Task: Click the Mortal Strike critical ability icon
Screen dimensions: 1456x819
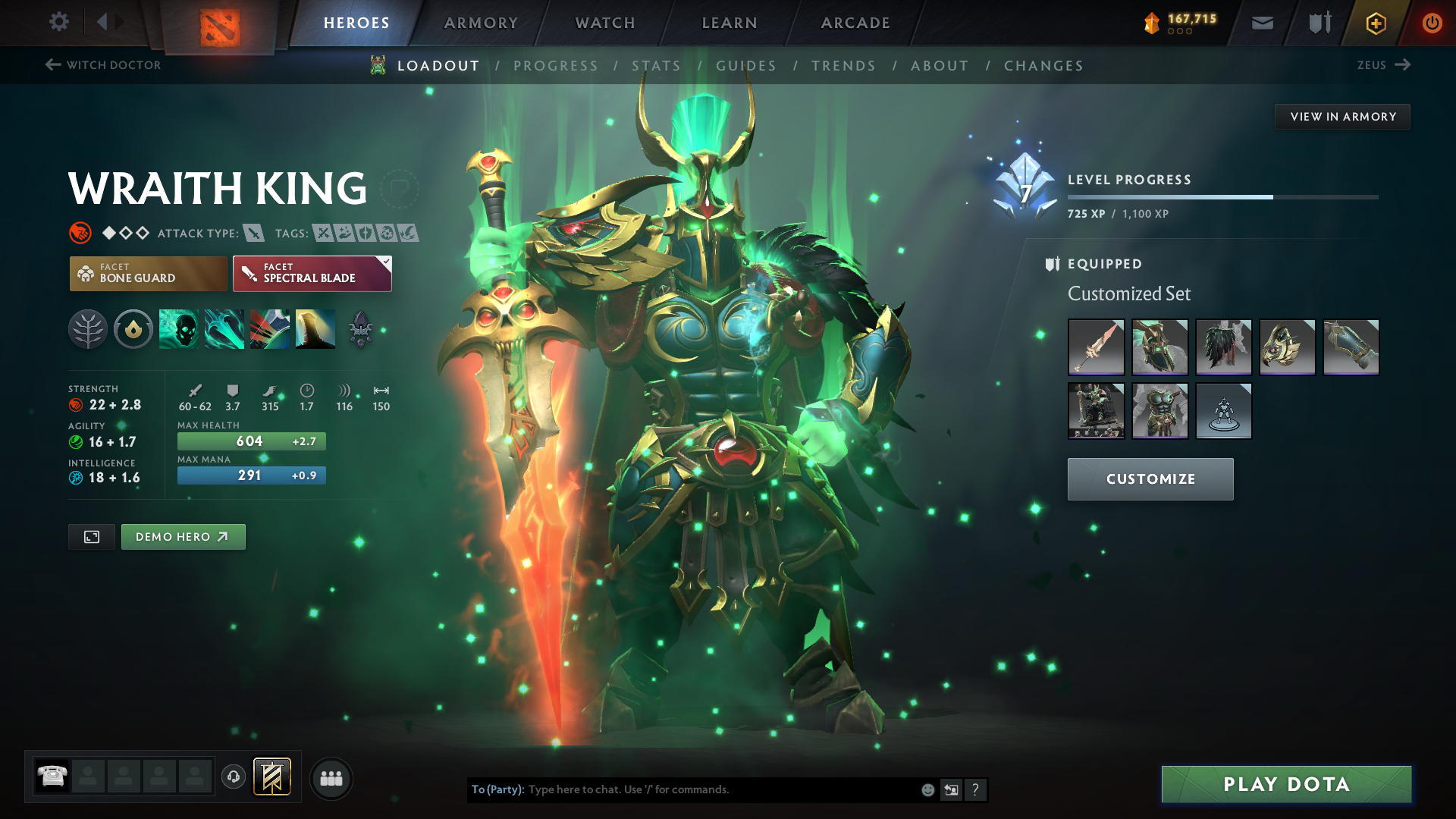Action: coord(269,329)
